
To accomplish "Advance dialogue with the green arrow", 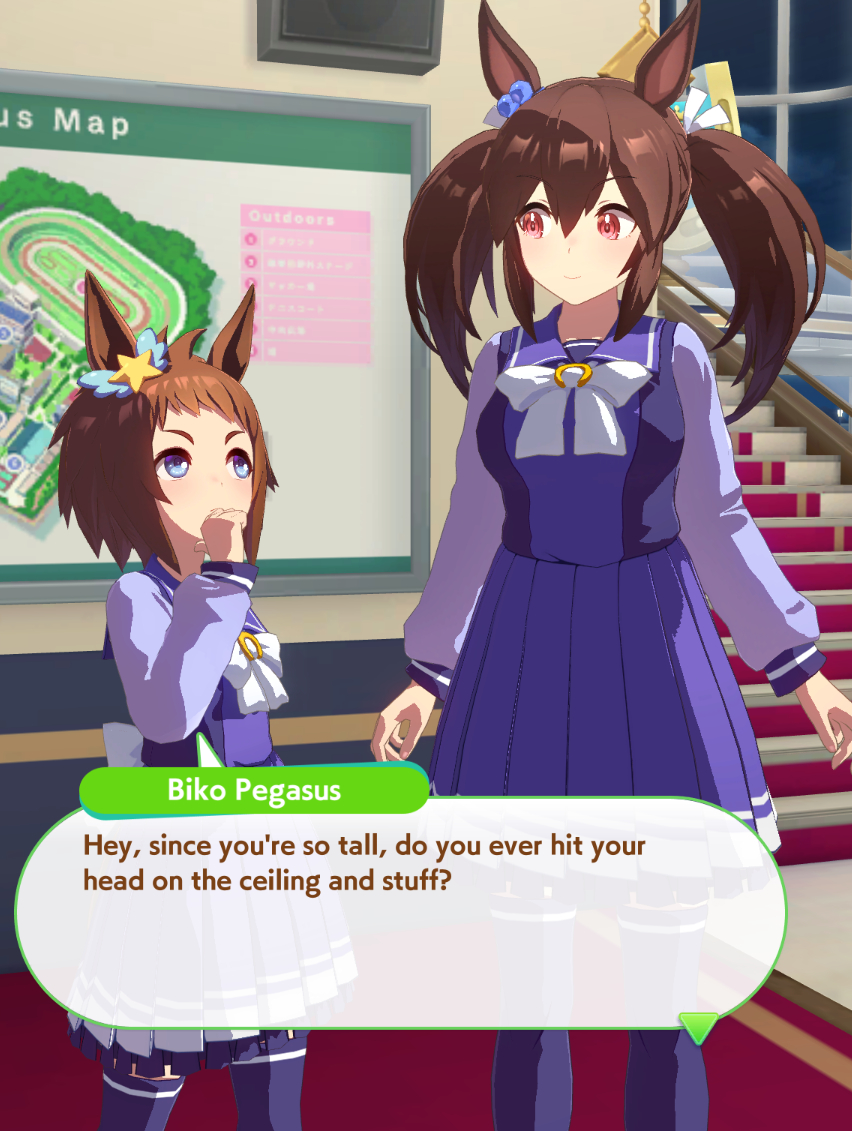I will [x=698, y=1026].
